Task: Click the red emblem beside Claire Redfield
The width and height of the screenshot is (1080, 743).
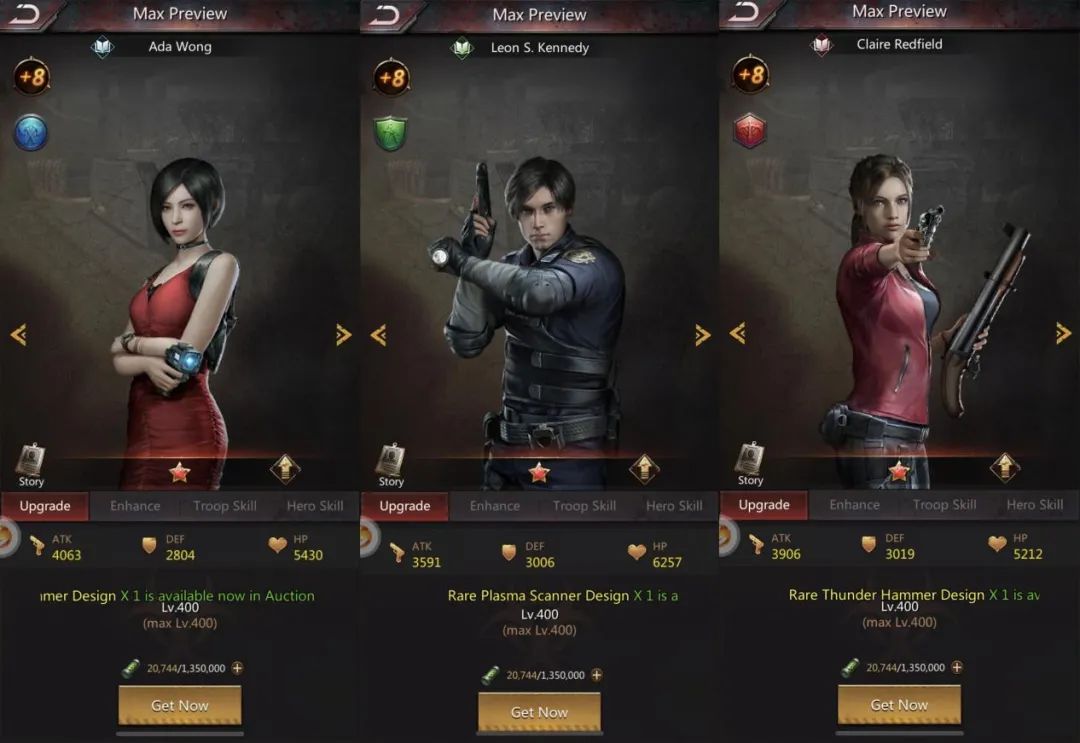Action: [x=749, y=131]
